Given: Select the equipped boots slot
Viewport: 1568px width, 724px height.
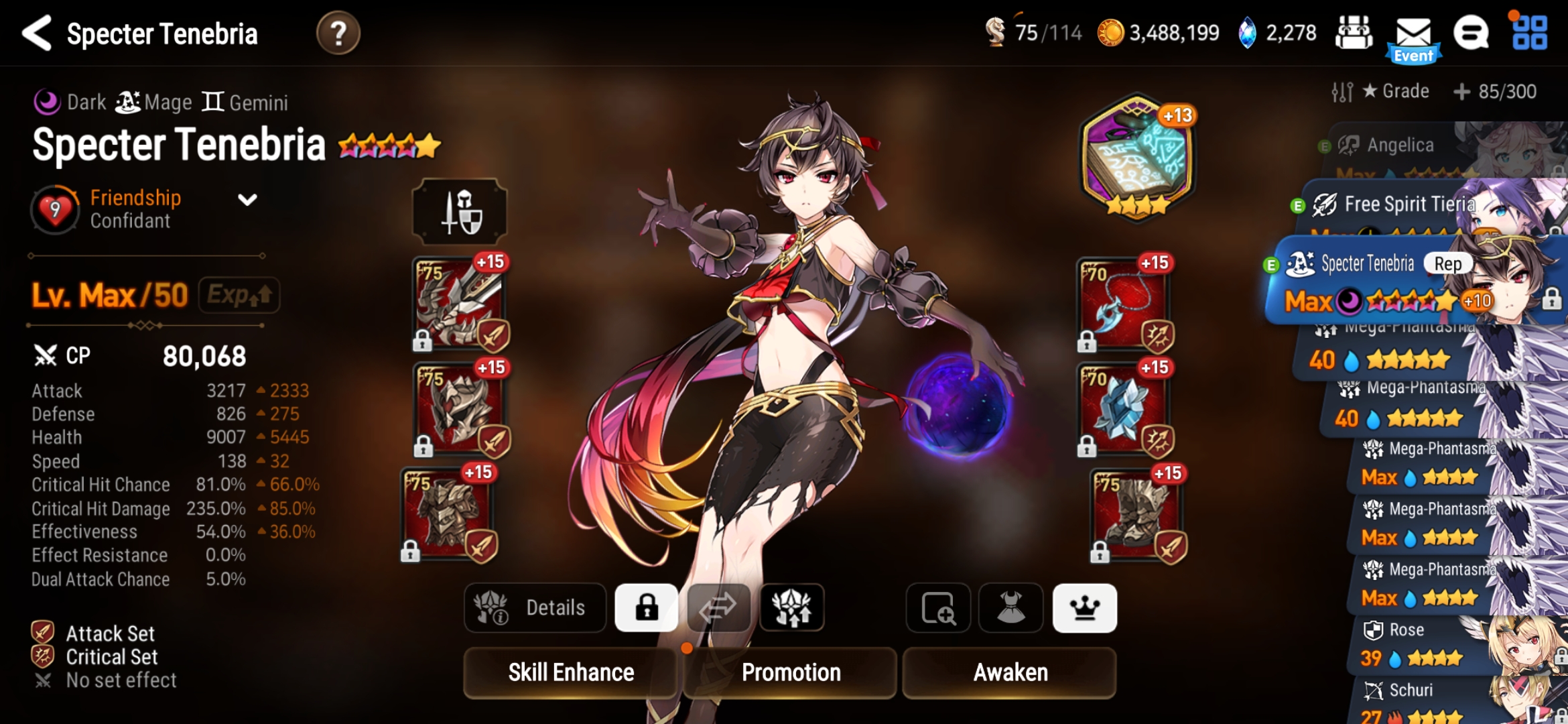Looking at the screenshot, I should 1136,515.
